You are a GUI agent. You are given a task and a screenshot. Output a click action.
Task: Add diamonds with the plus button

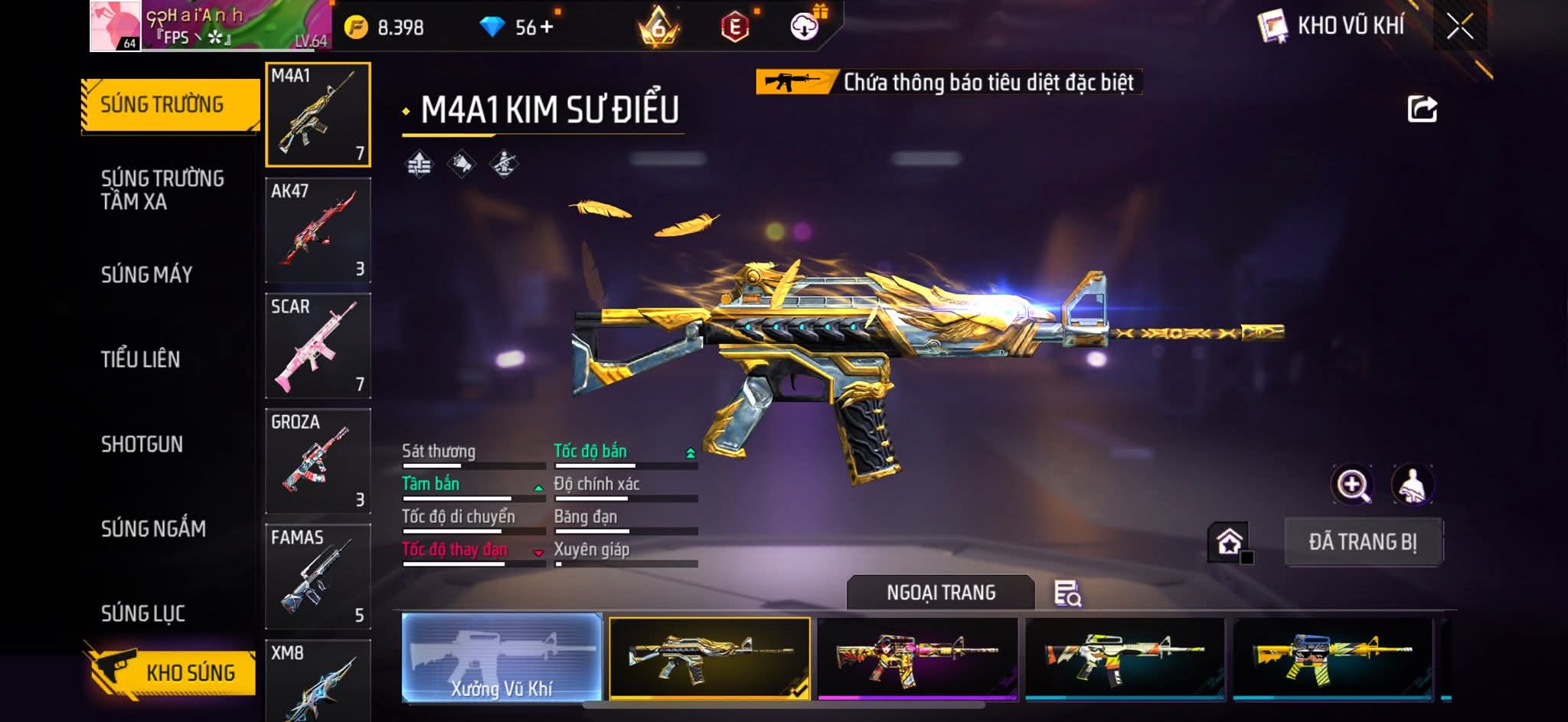[x=546, y=28]
